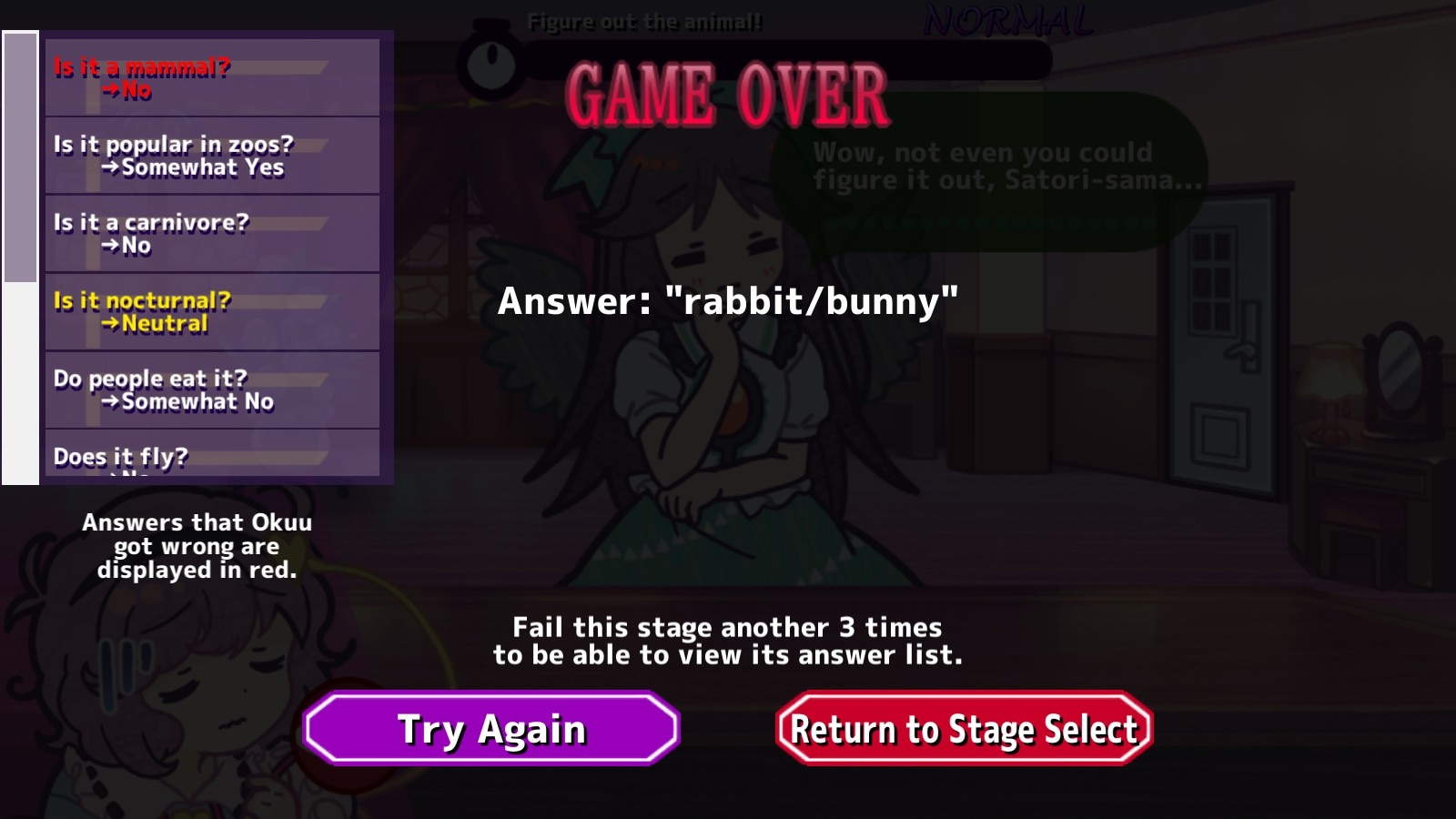Click the answer text 'rabbit/bunny'
This screenshot has height=819, width=1456.
click(x=728, y=300)
